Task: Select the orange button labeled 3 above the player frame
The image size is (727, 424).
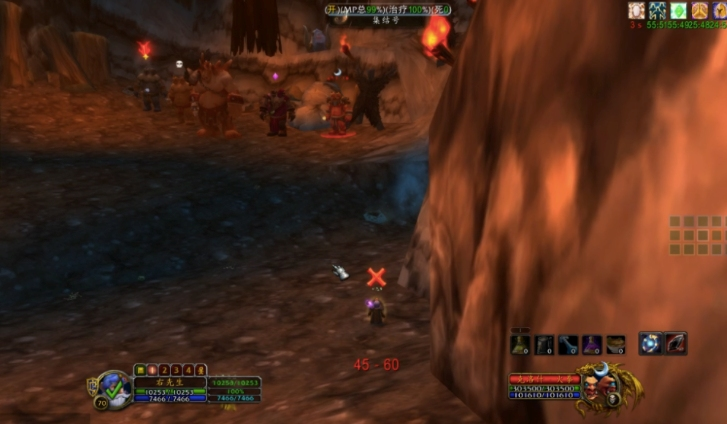Action: 176,369
